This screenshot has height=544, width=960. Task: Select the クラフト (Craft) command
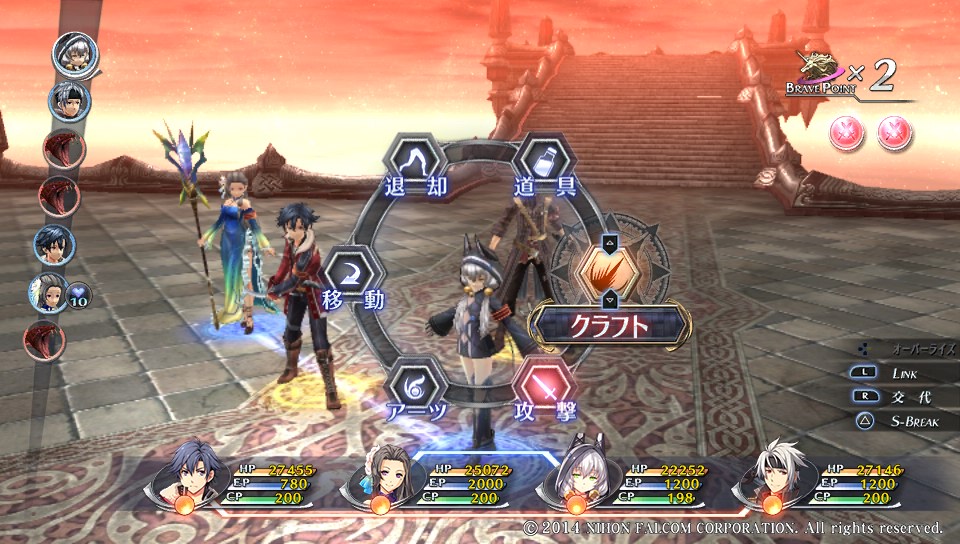point(609,325)
